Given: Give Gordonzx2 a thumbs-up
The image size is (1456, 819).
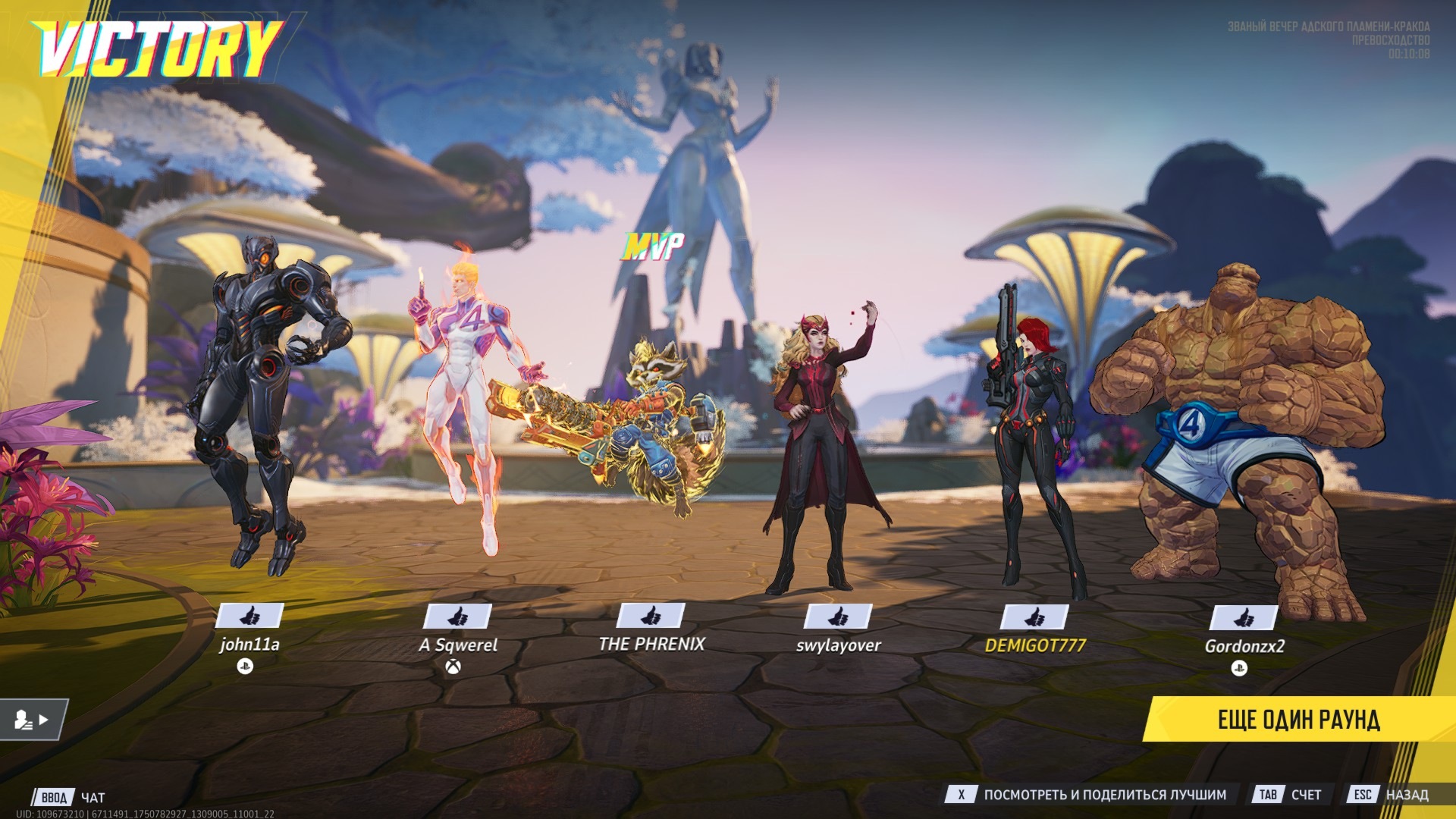Looking at the screenshot, I should [1244, 618].
